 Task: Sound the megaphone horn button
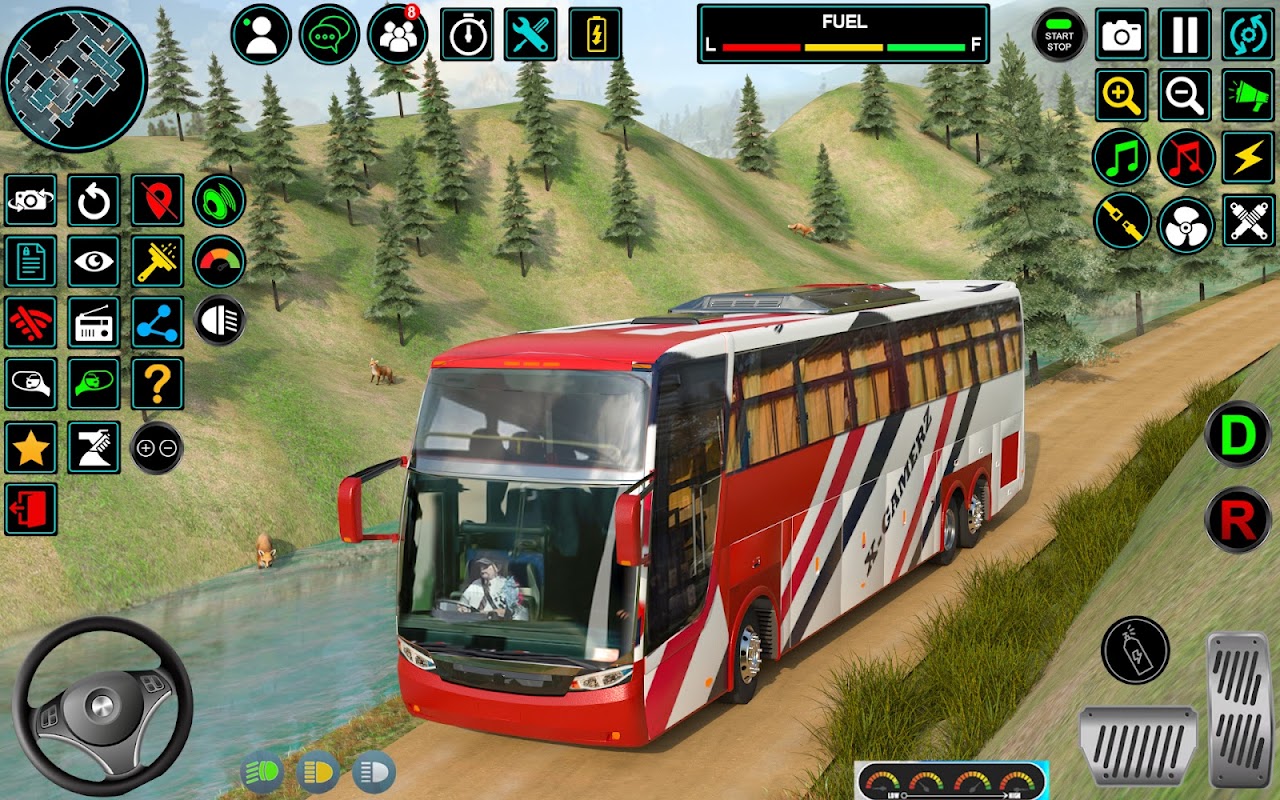(1249, 96)
